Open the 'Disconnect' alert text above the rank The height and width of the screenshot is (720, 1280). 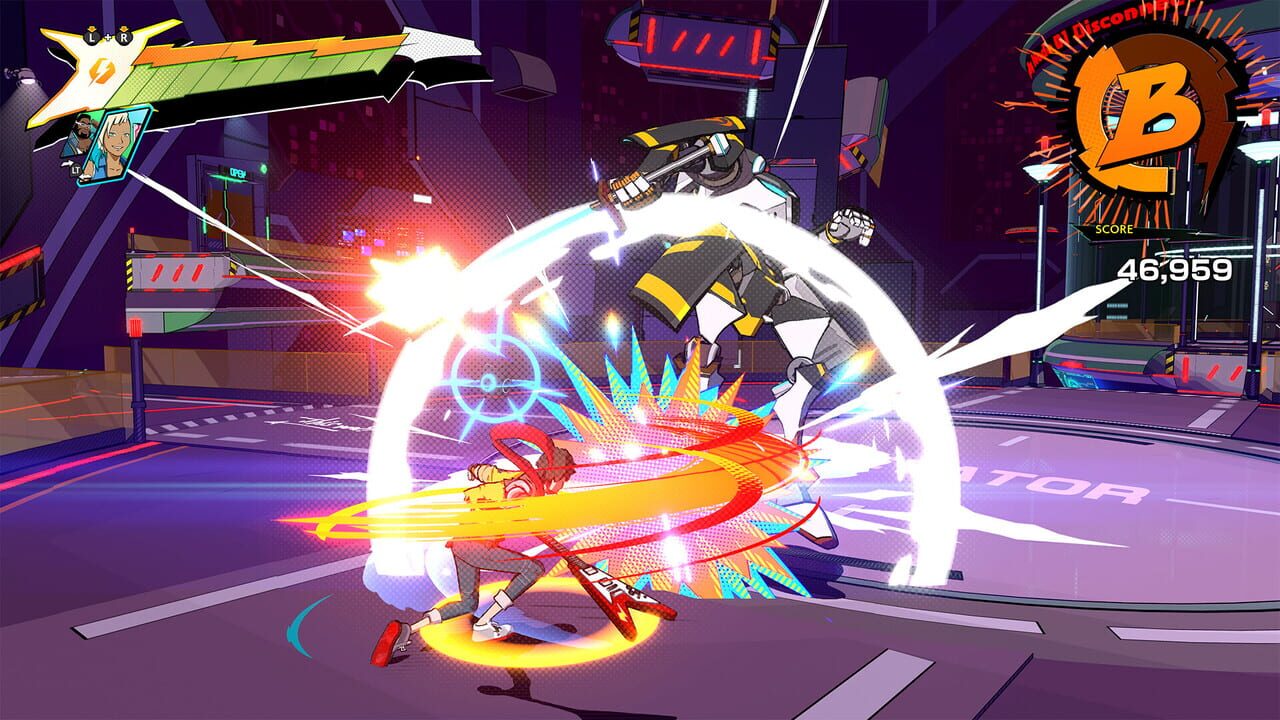point(1104,20)
